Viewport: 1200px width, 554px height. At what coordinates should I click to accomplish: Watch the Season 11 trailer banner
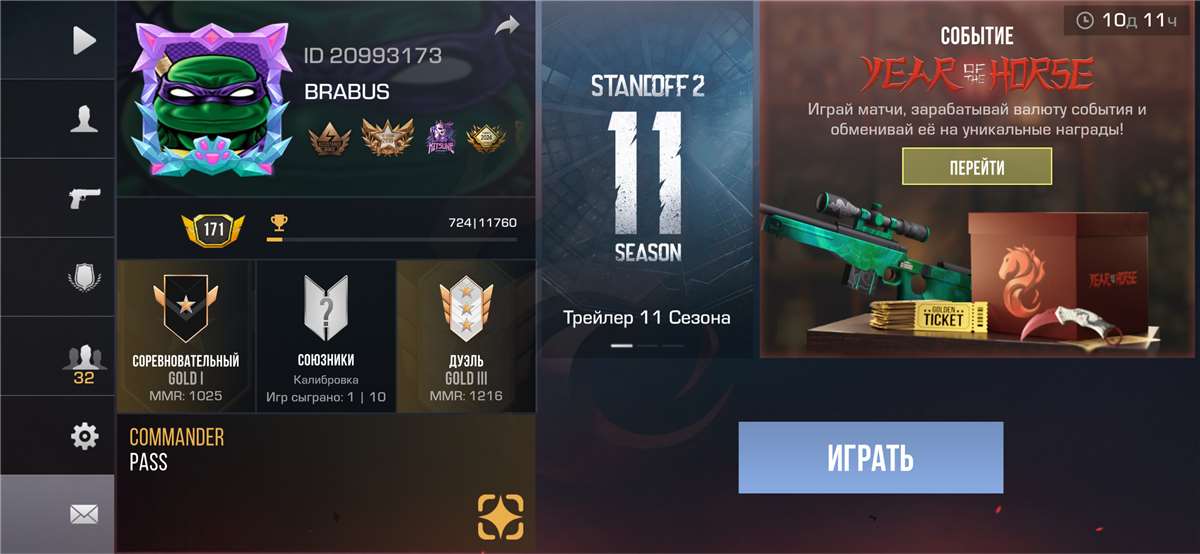[x=646, y=180]
